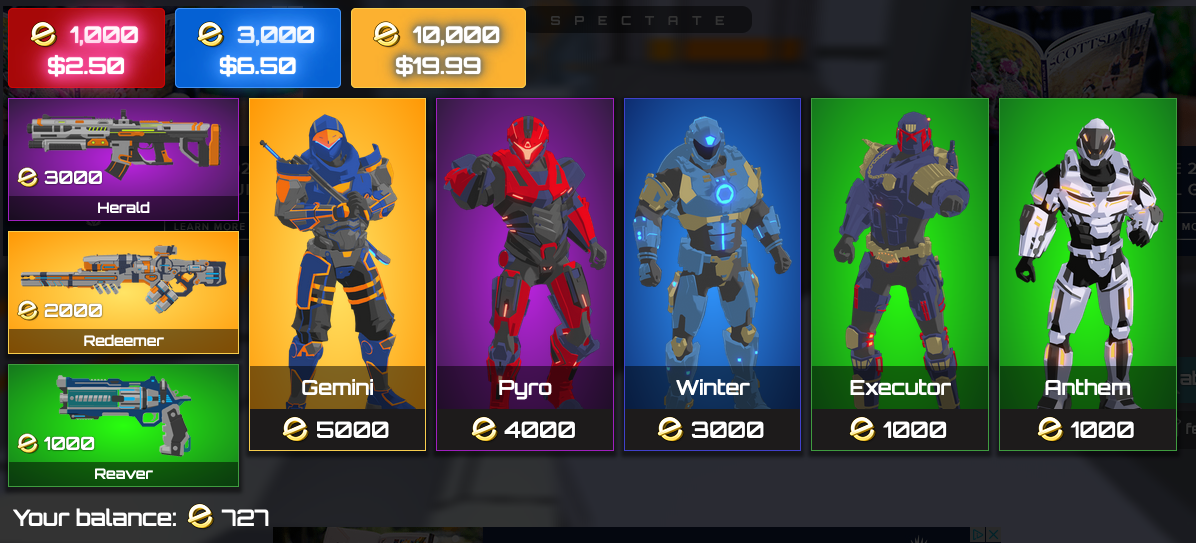1196x543 pixels.
Task: Select the Executor character skin
Action: tap(899, 274)
